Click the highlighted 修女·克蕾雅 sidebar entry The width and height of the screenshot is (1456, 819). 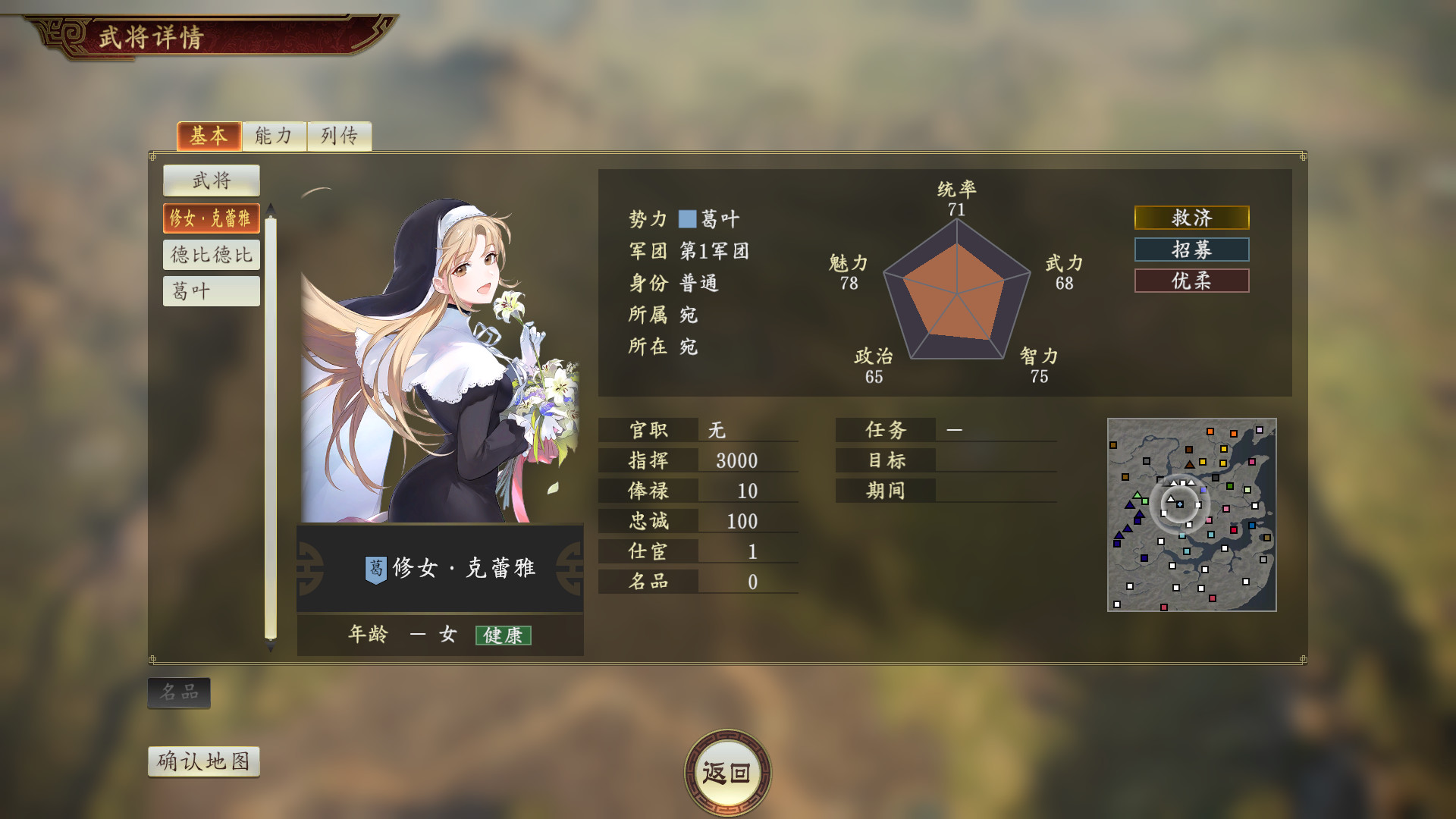pyautogui.click(x=211, y=218)
